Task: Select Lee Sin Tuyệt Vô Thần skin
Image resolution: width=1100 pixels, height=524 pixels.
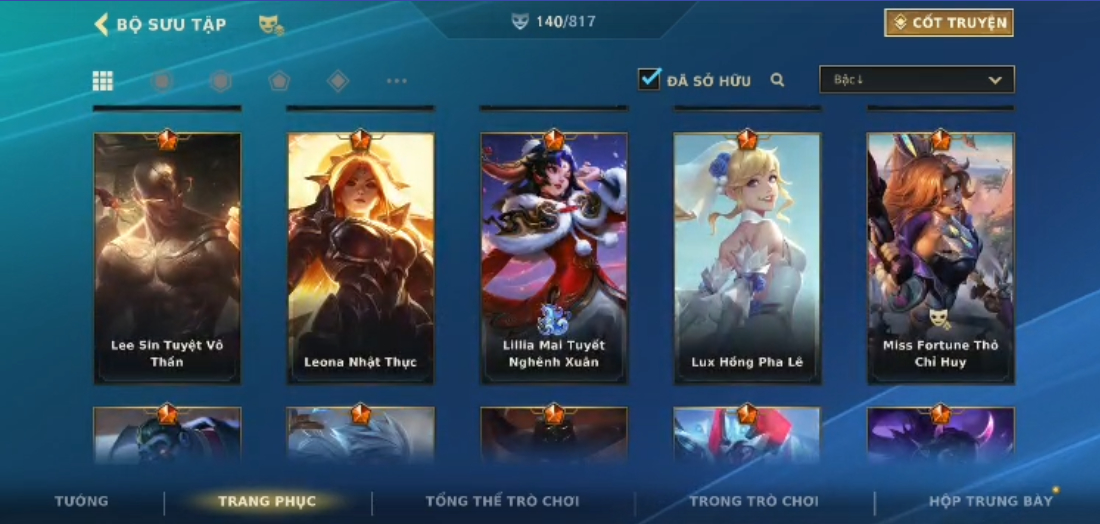Action: tap(167, 258)
